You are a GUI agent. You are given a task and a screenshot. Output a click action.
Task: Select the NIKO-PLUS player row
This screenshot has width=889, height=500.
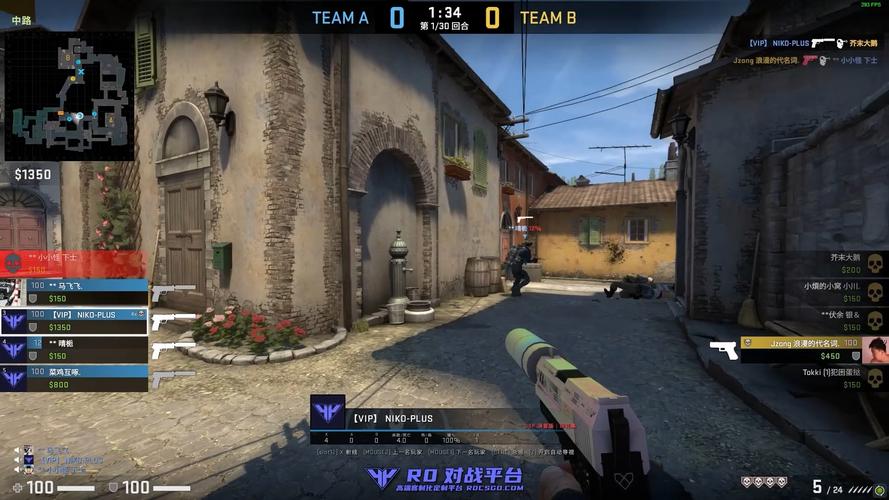pos(75,320)
